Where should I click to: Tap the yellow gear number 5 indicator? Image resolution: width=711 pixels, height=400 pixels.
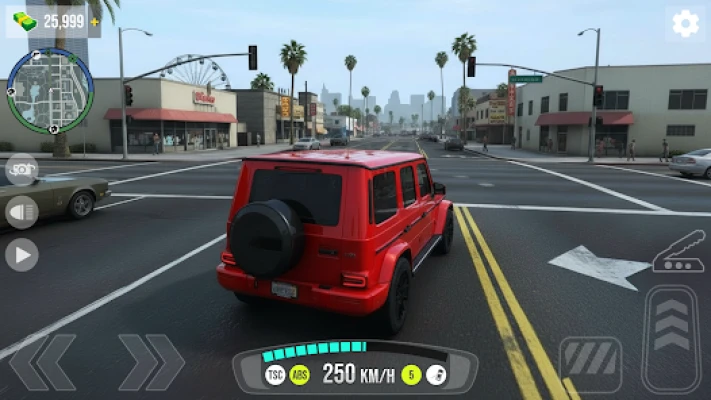coord(411,375)
